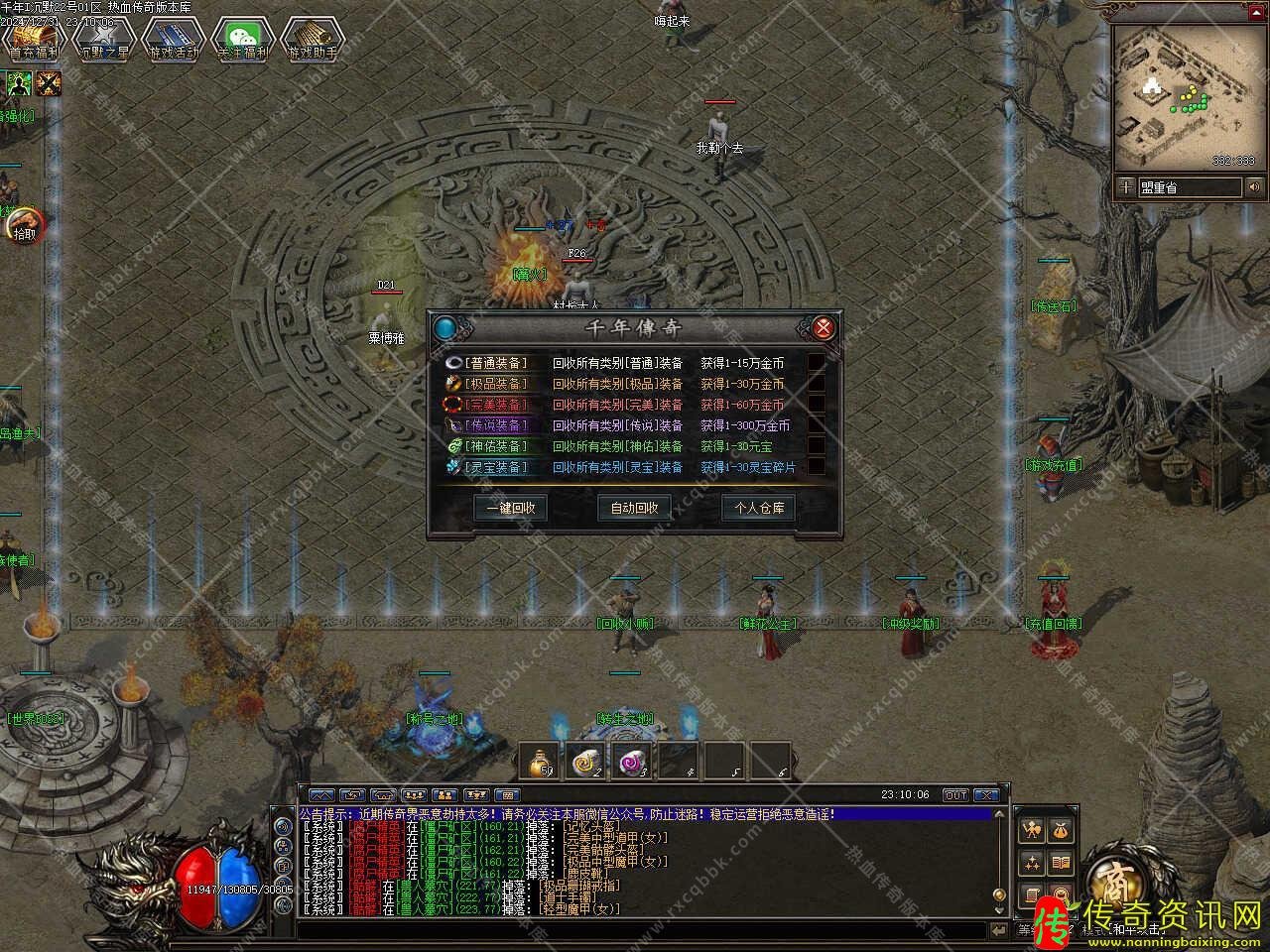Enable 自动回收 auto recycle

tap(634, 508)
